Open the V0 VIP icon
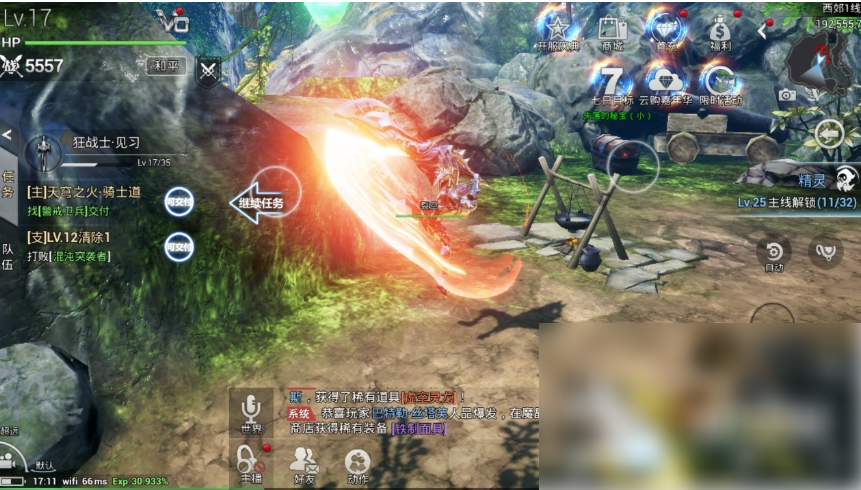 tap(173, 19)
